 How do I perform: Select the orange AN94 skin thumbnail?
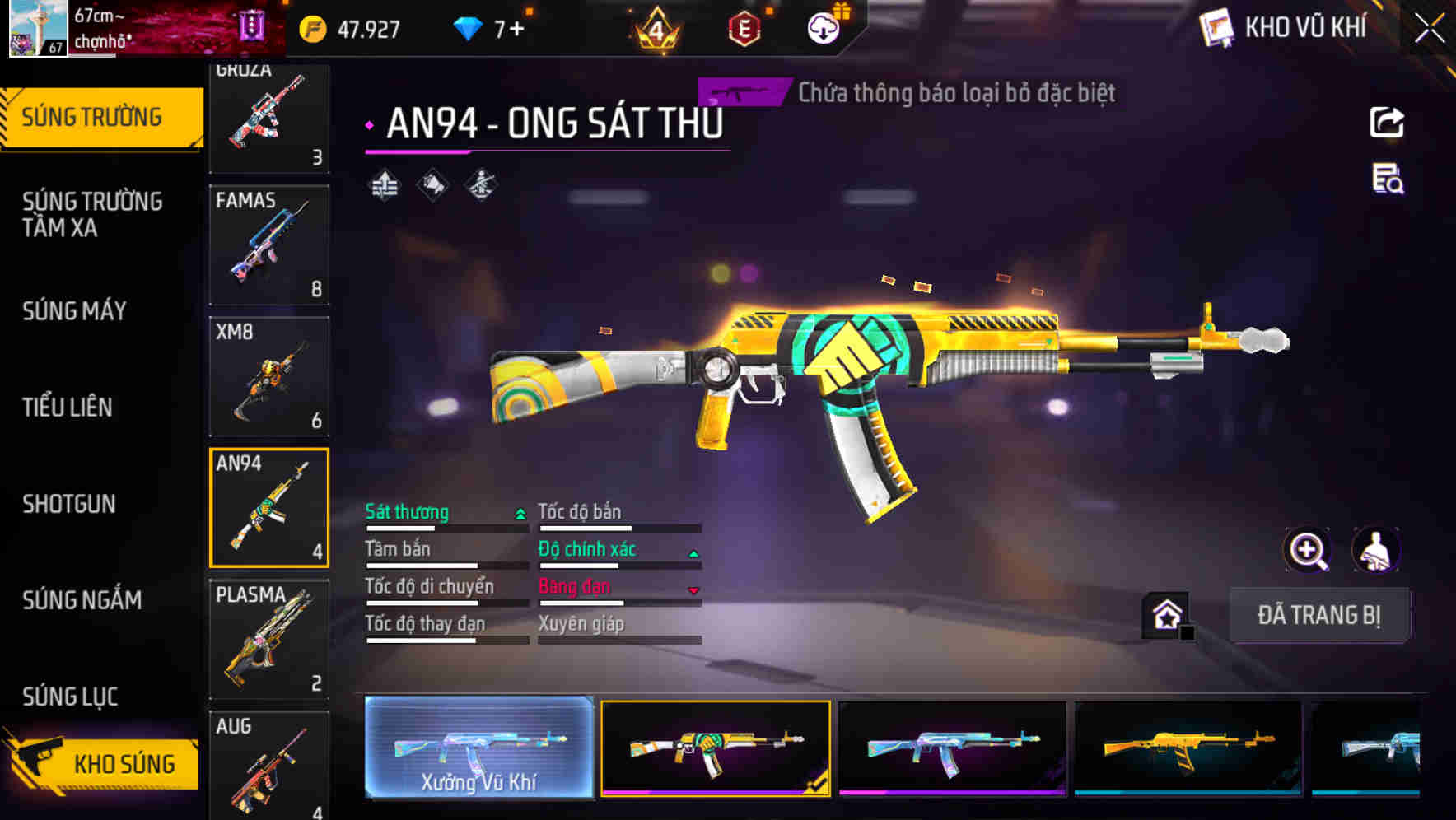coord(1188,748)
